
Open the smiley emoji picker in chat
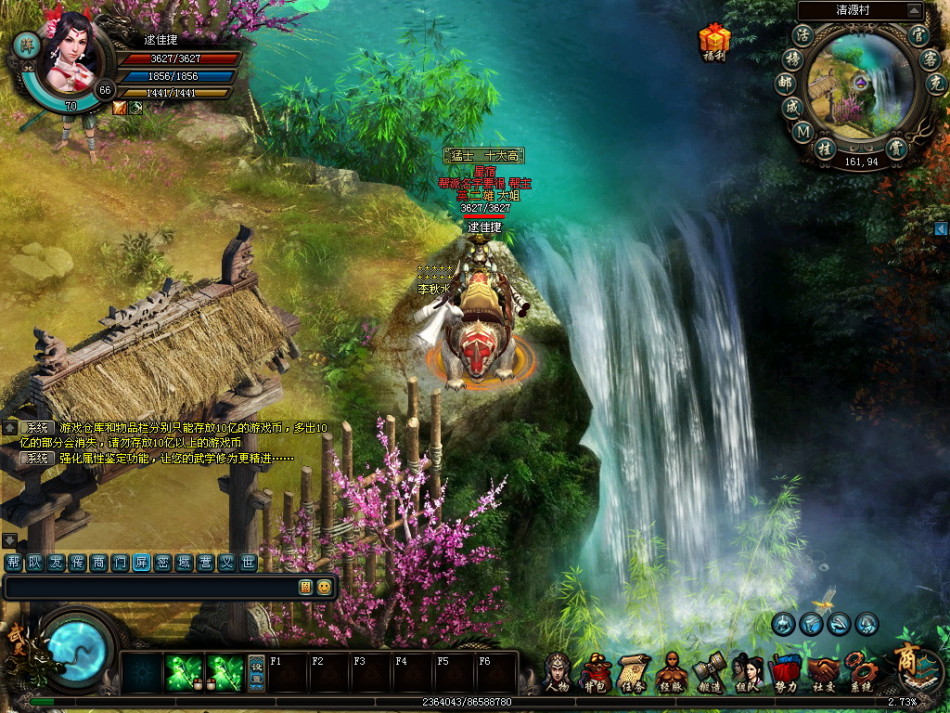[324, 587]
